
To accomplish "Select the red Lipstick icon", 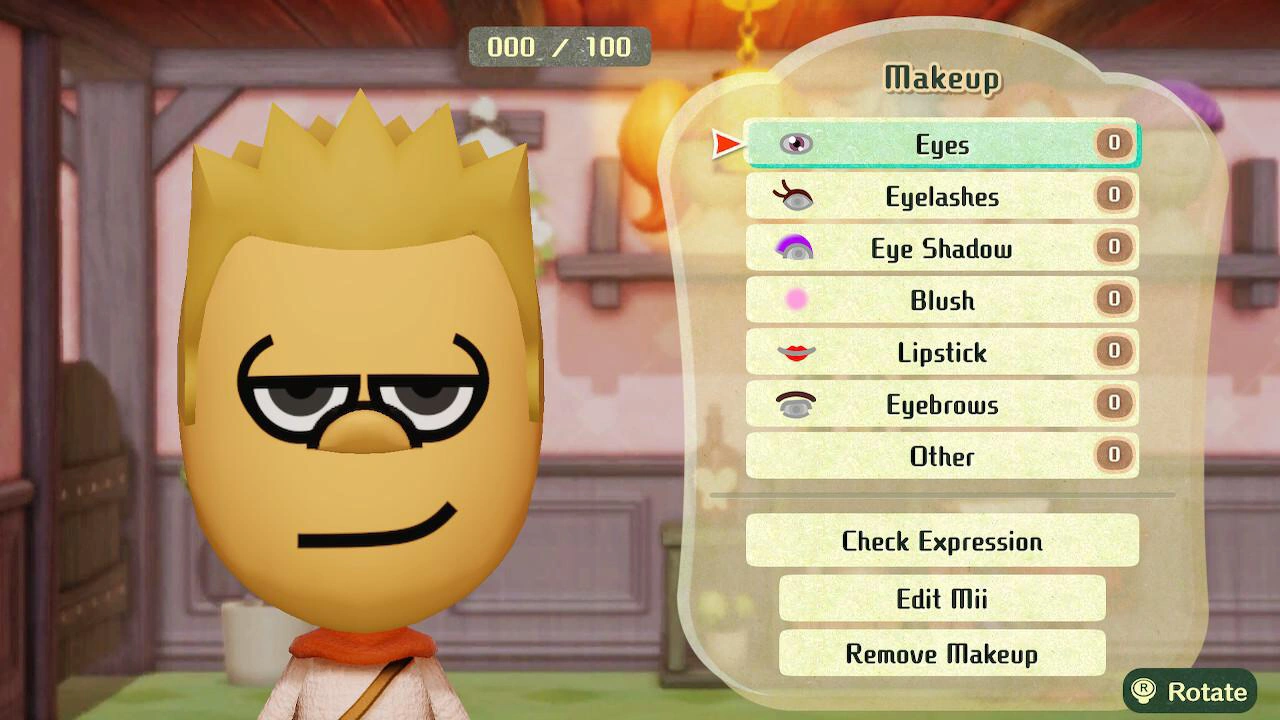I will pos(795,352).
